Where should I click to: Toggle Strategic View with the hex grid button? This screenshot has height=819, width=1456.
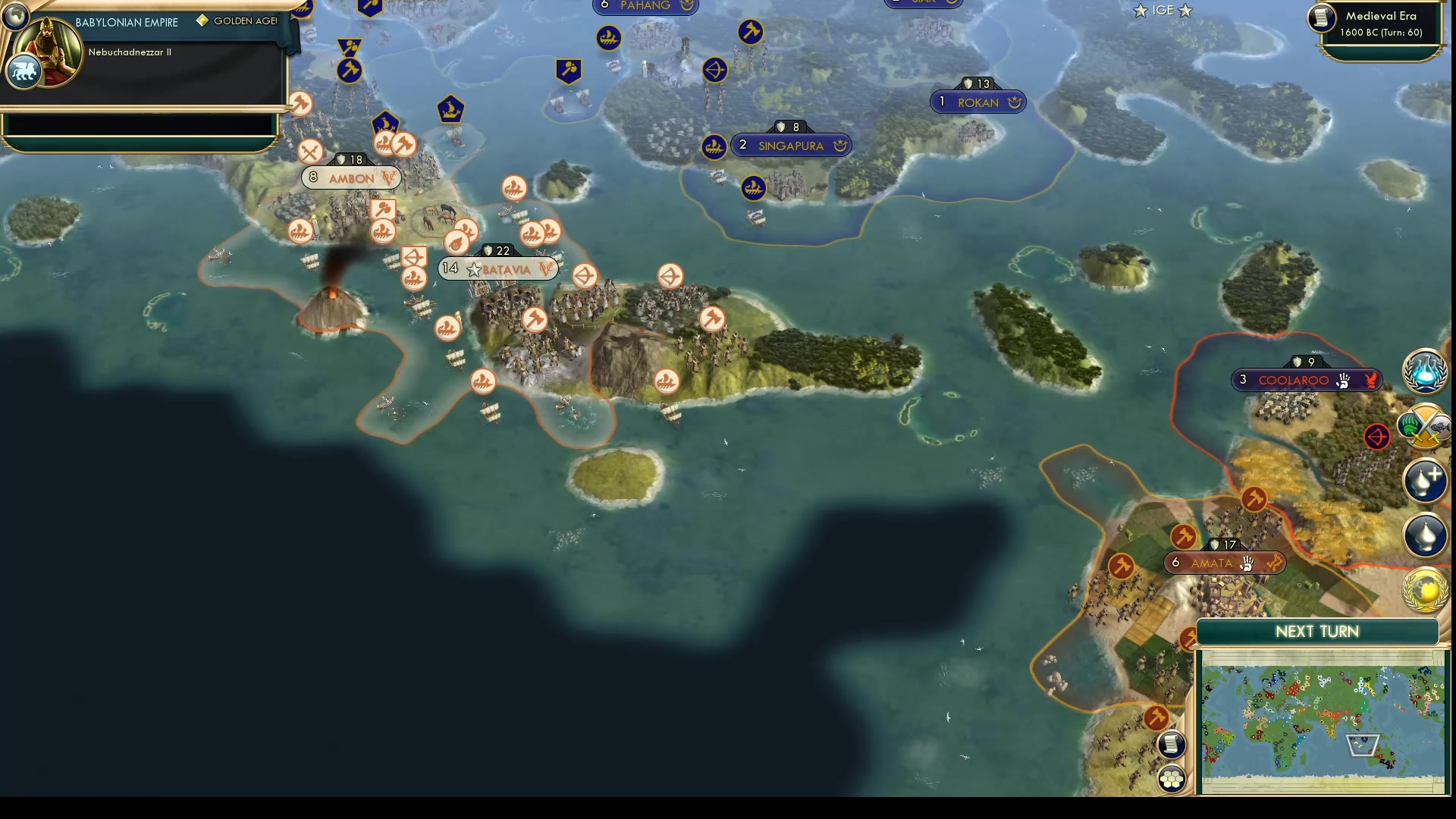tap(1172, 778)
